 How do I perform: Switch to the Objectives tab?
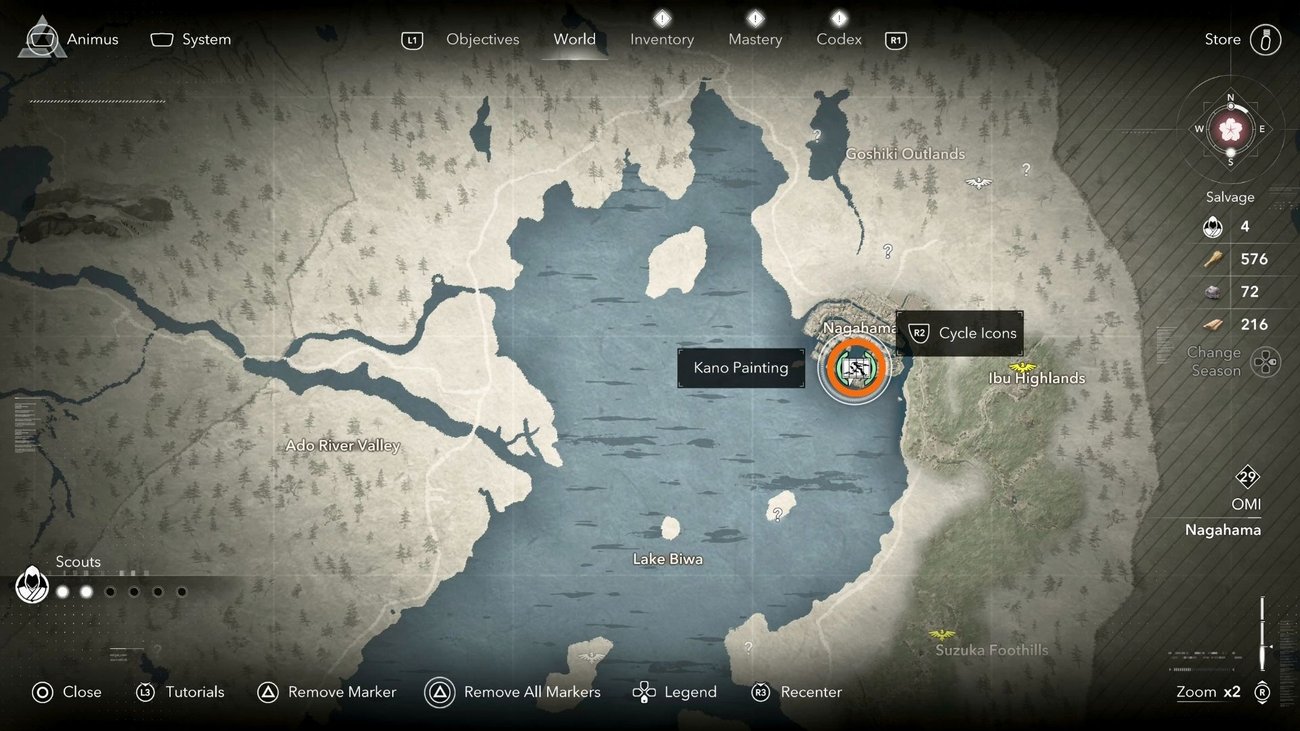pos(482,40)
